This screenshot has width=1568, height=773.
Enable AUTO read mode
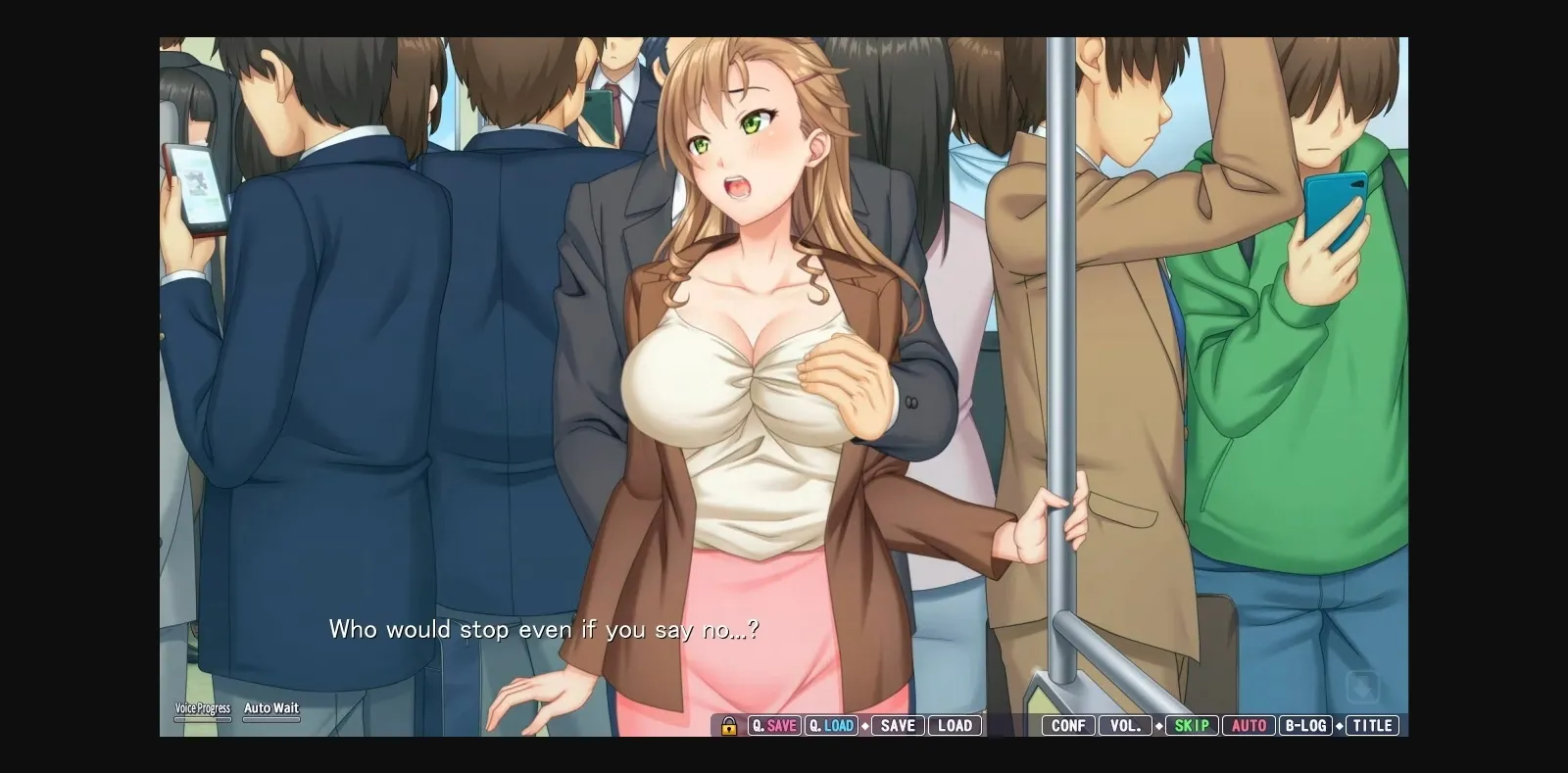pos(1249,726)
